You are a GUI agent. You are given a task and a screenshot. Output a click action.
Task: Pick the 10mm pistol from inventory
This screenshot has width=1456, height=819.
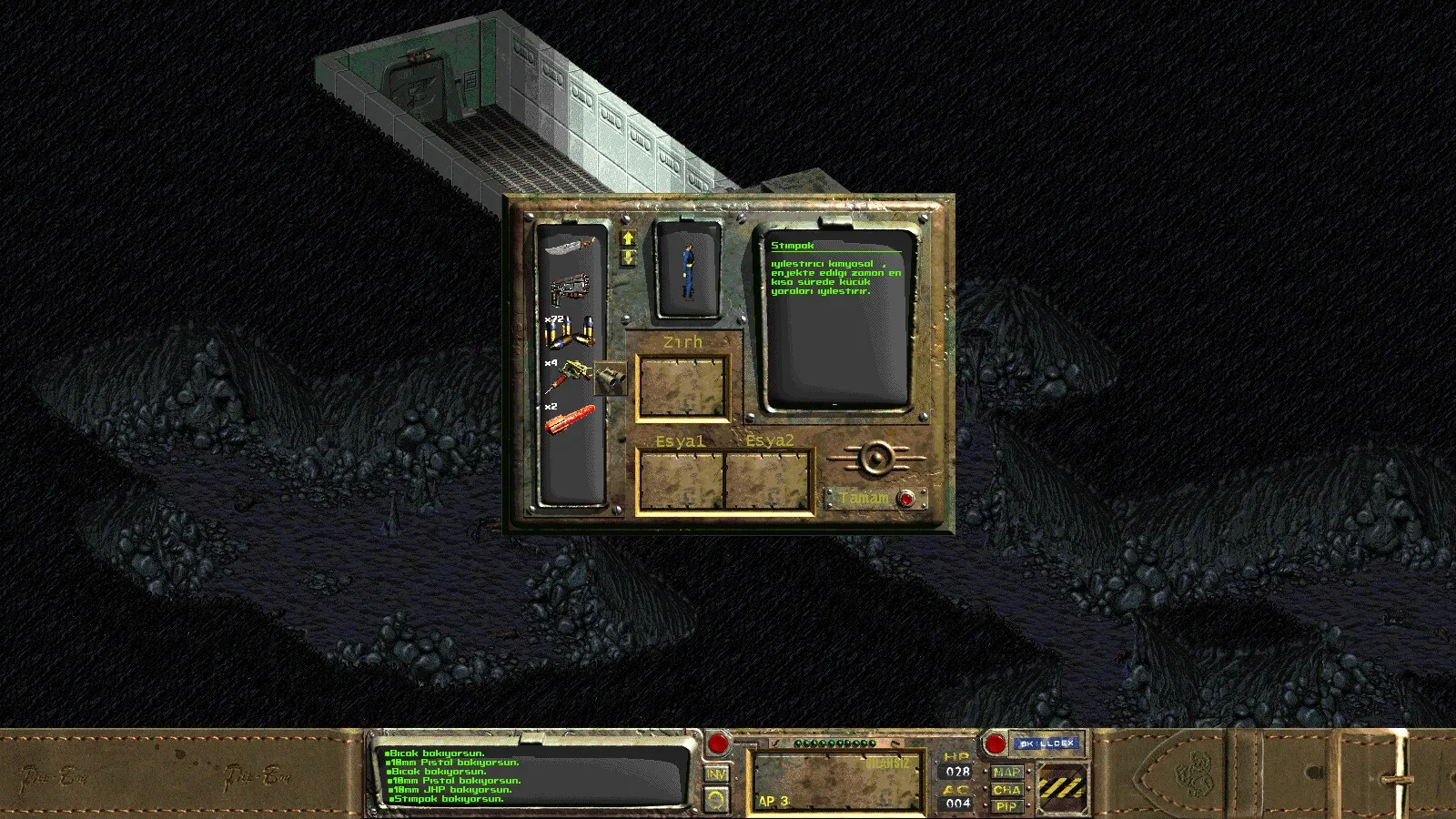pos(570,291)
